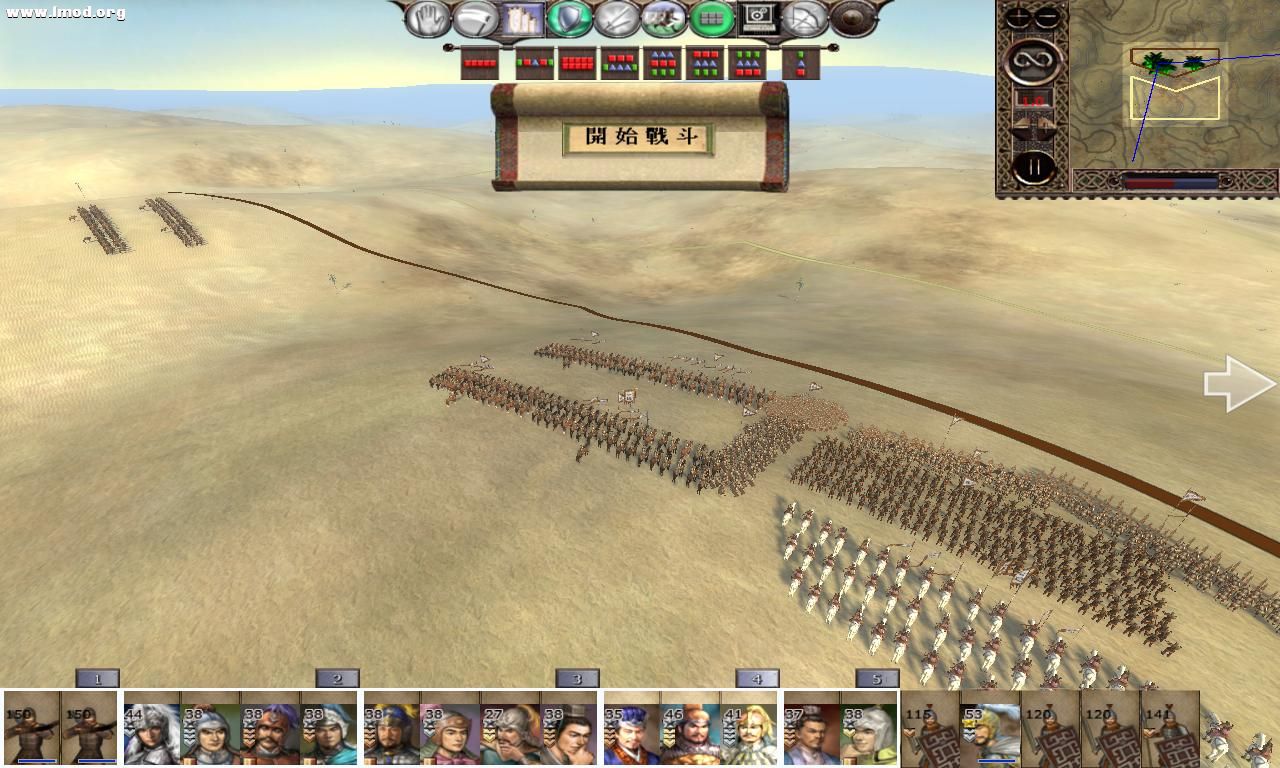Group selected units with green grid icon
The width and height of the screenshot is (1280, 768).
tap(713, 19)
